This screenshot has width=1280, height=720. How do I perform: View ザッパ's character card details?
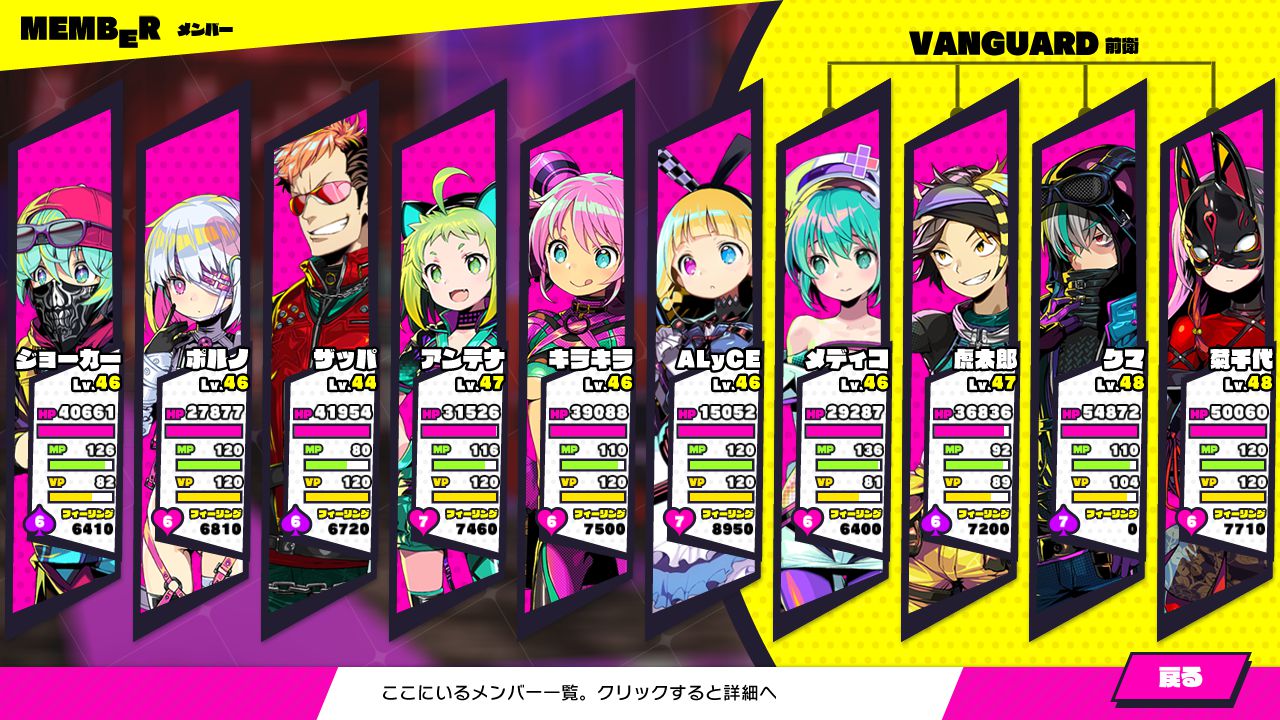(x=320, y=250)
